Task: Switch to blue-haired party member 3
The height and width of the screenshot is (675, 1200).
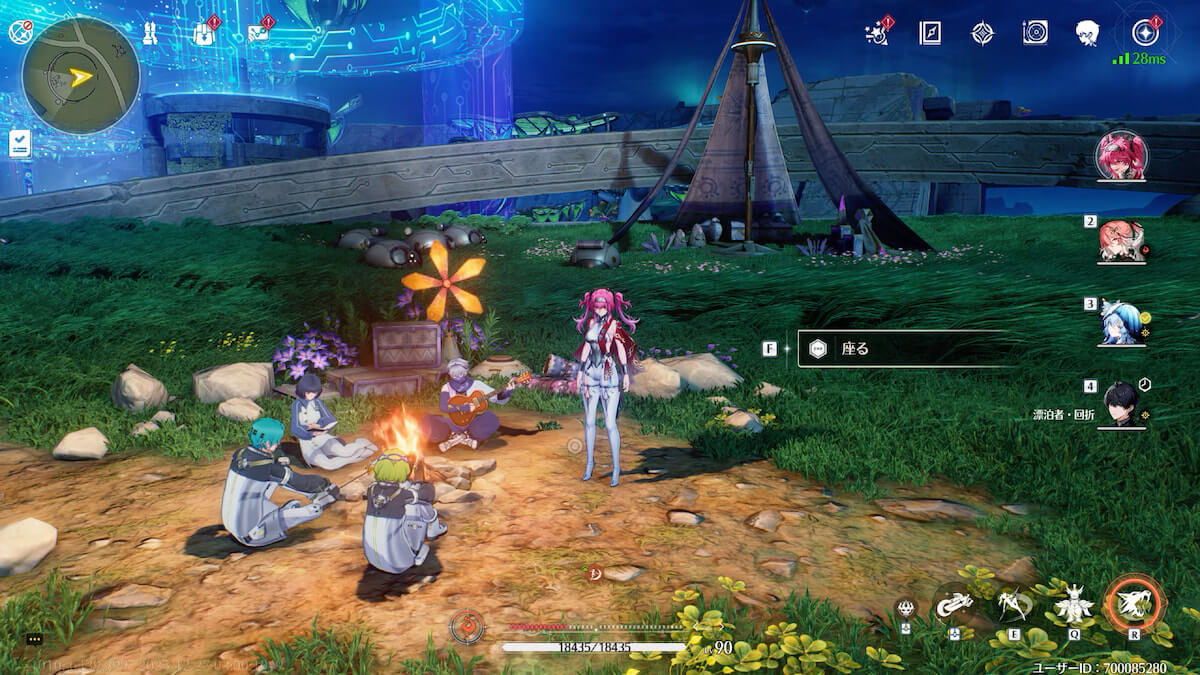Action: [x=1121, y=322]
